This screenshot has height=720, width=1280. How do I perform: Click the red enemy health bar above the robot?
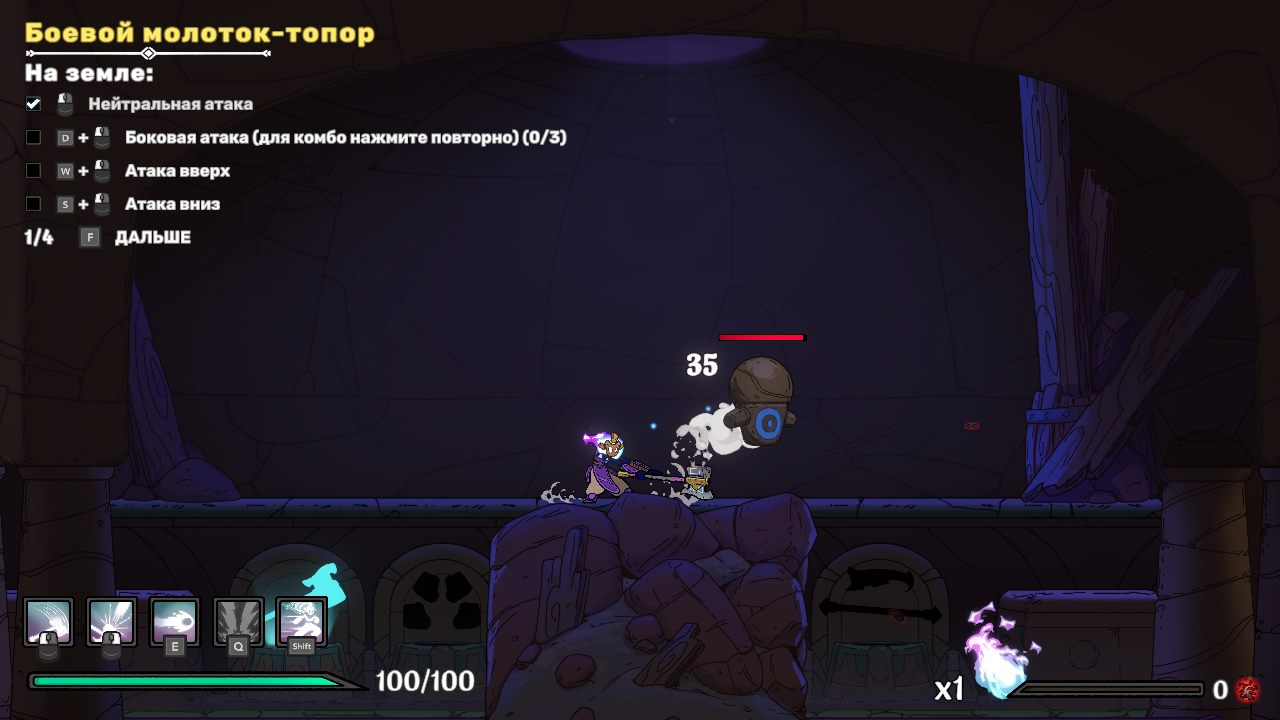pyautogui.click(x=762, y=338)
